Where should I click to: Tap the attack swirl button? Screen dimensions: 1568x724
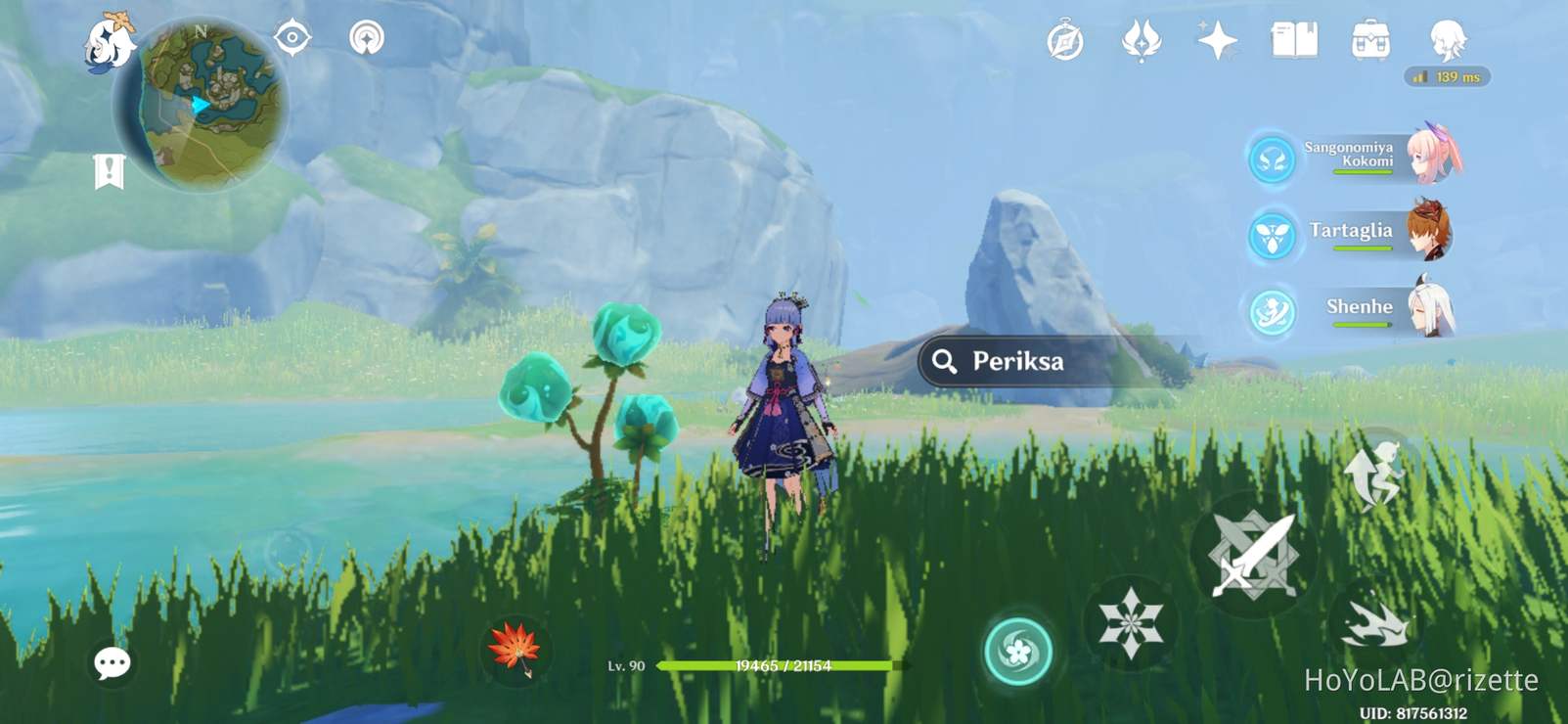1017,646
